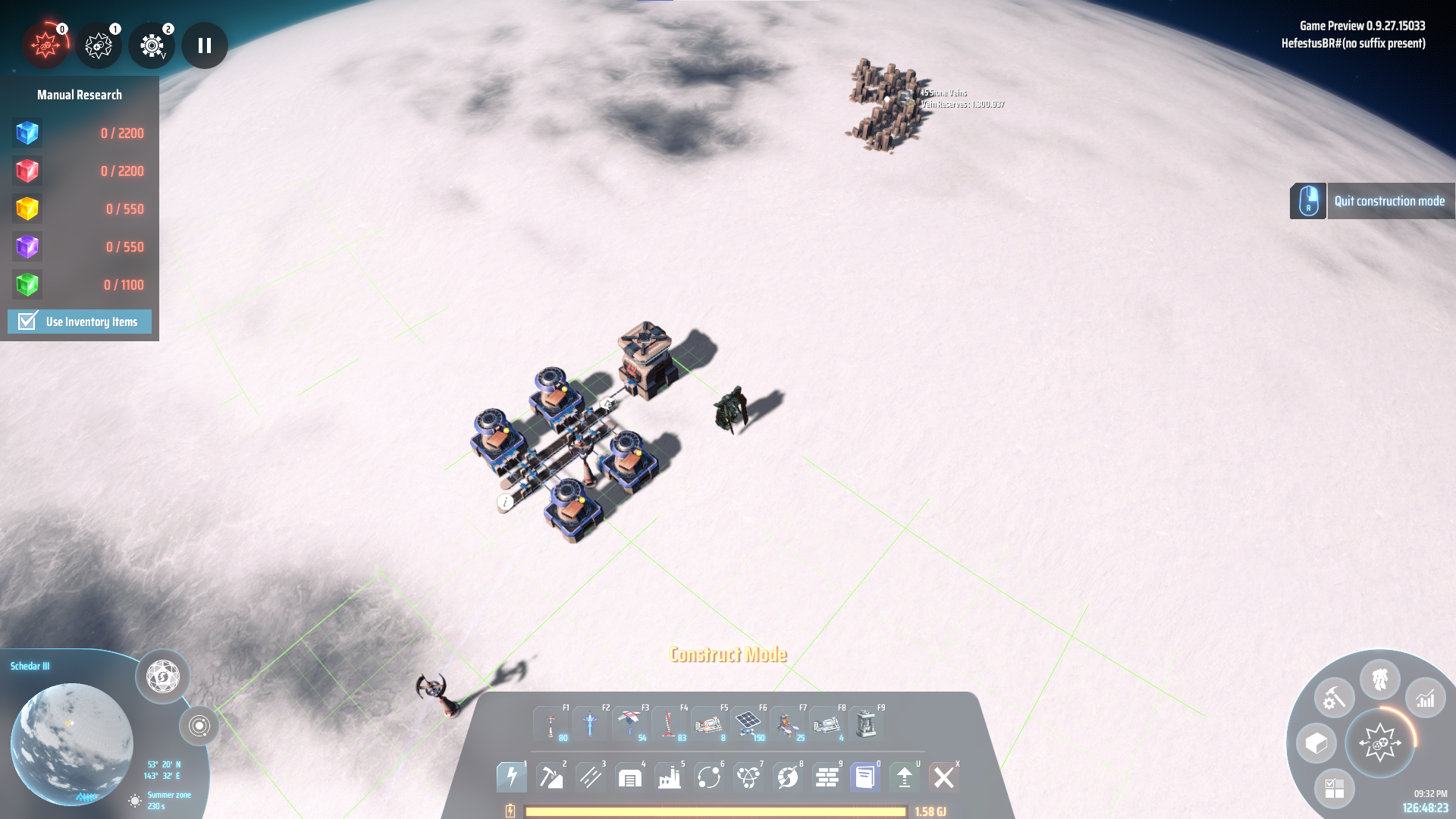Select the Tesla tower build item

tap(551, 724)
